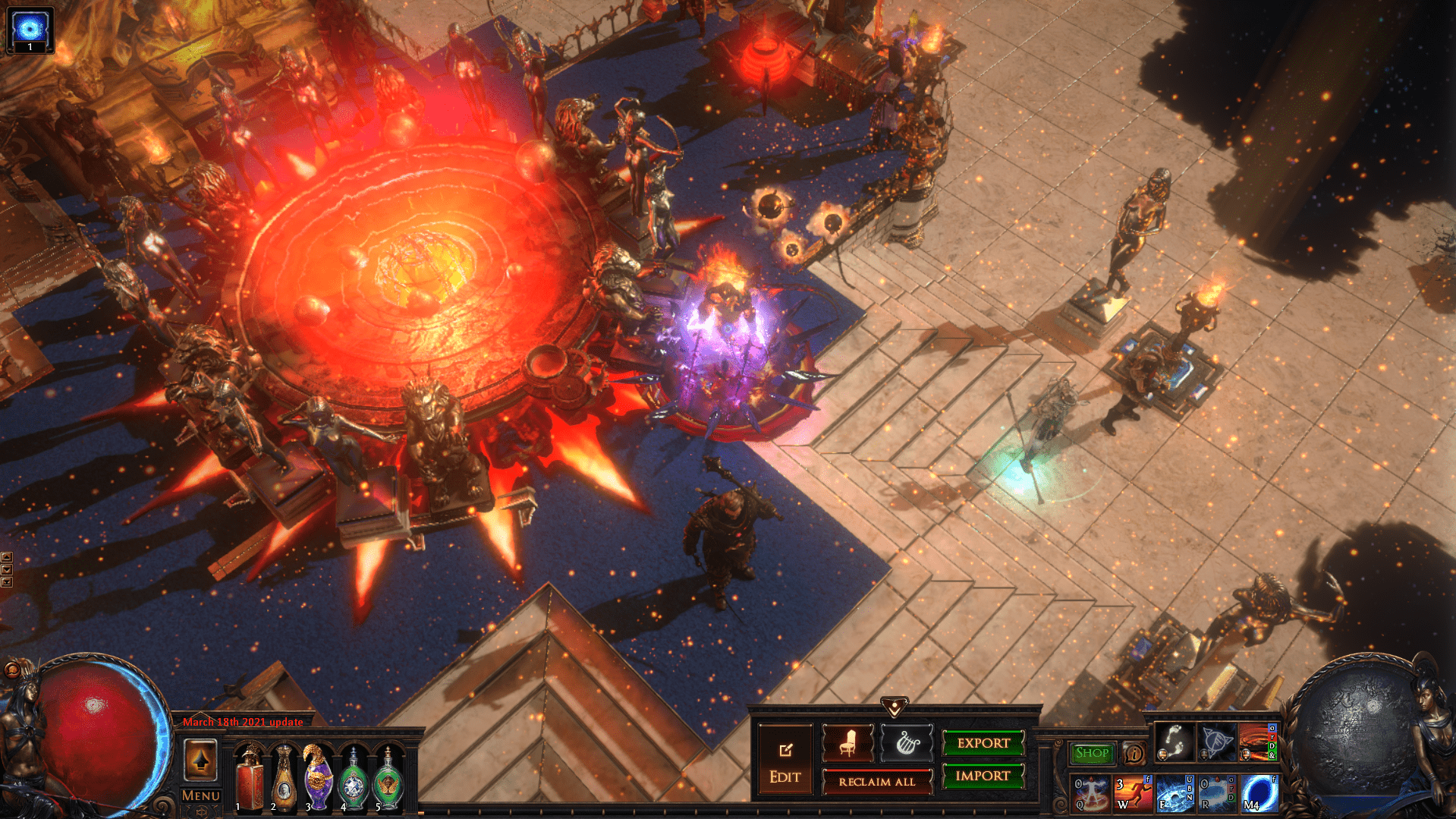This screenshot has height=819, width=1456.
Task: Select the footprints move skill icon
Action: click(1174, 742)
